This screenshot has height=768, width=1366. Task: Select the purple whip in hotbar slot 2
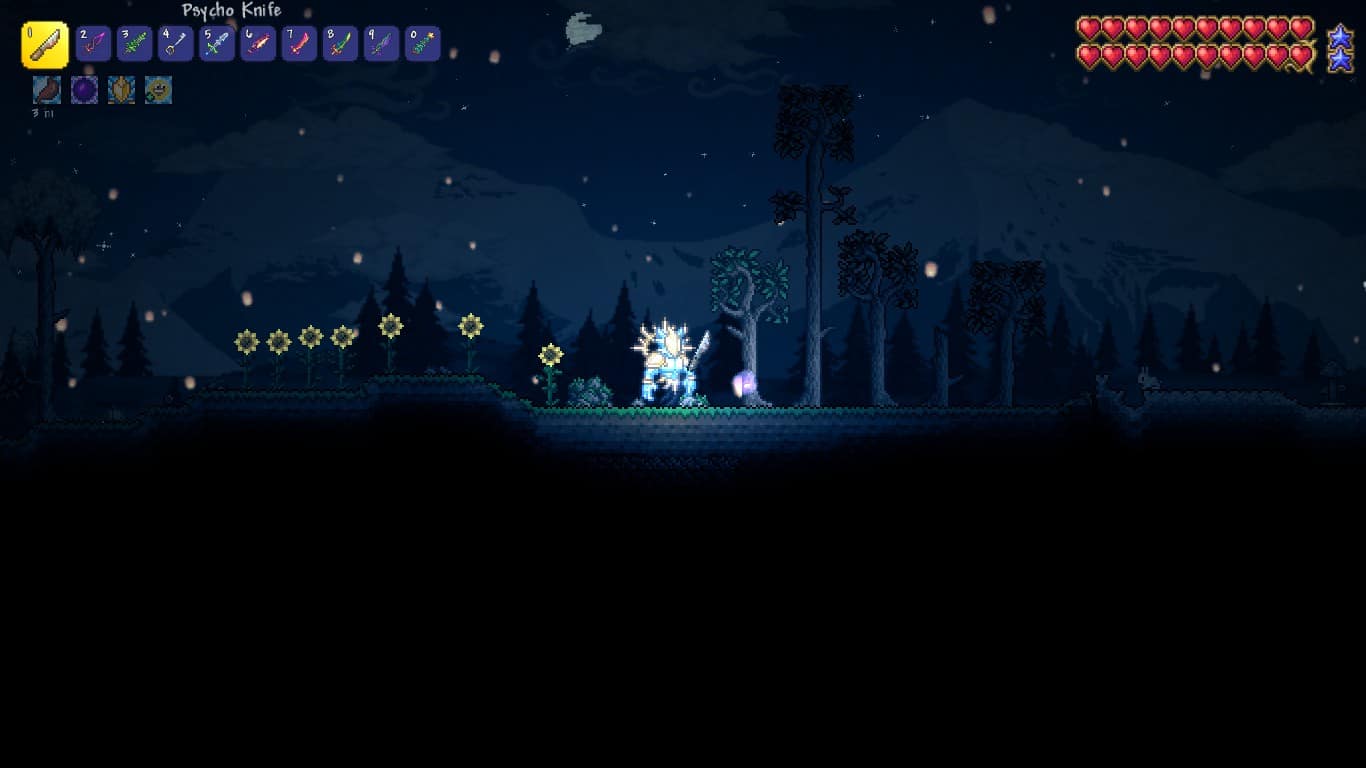click(x=94, y=42)
